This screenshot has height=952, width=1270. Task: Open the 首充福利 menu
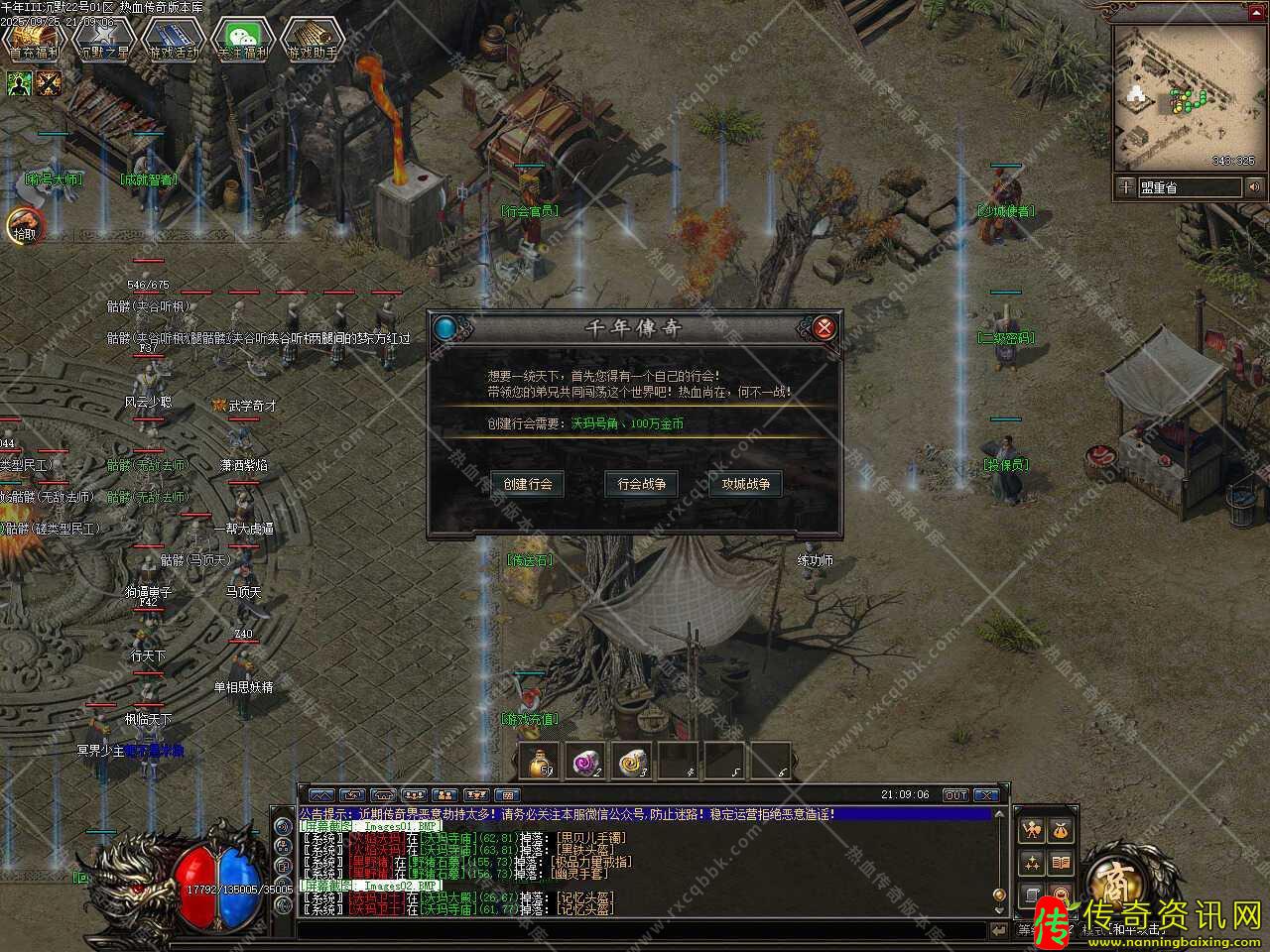click(x=35, y=40)
